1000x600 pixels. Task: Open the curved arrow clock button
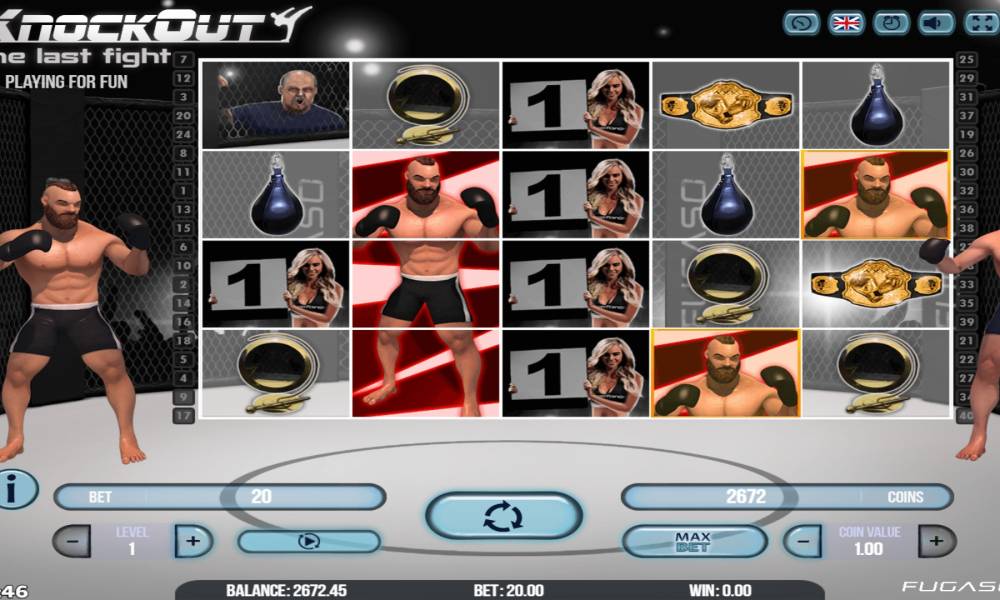click(801, 23)
